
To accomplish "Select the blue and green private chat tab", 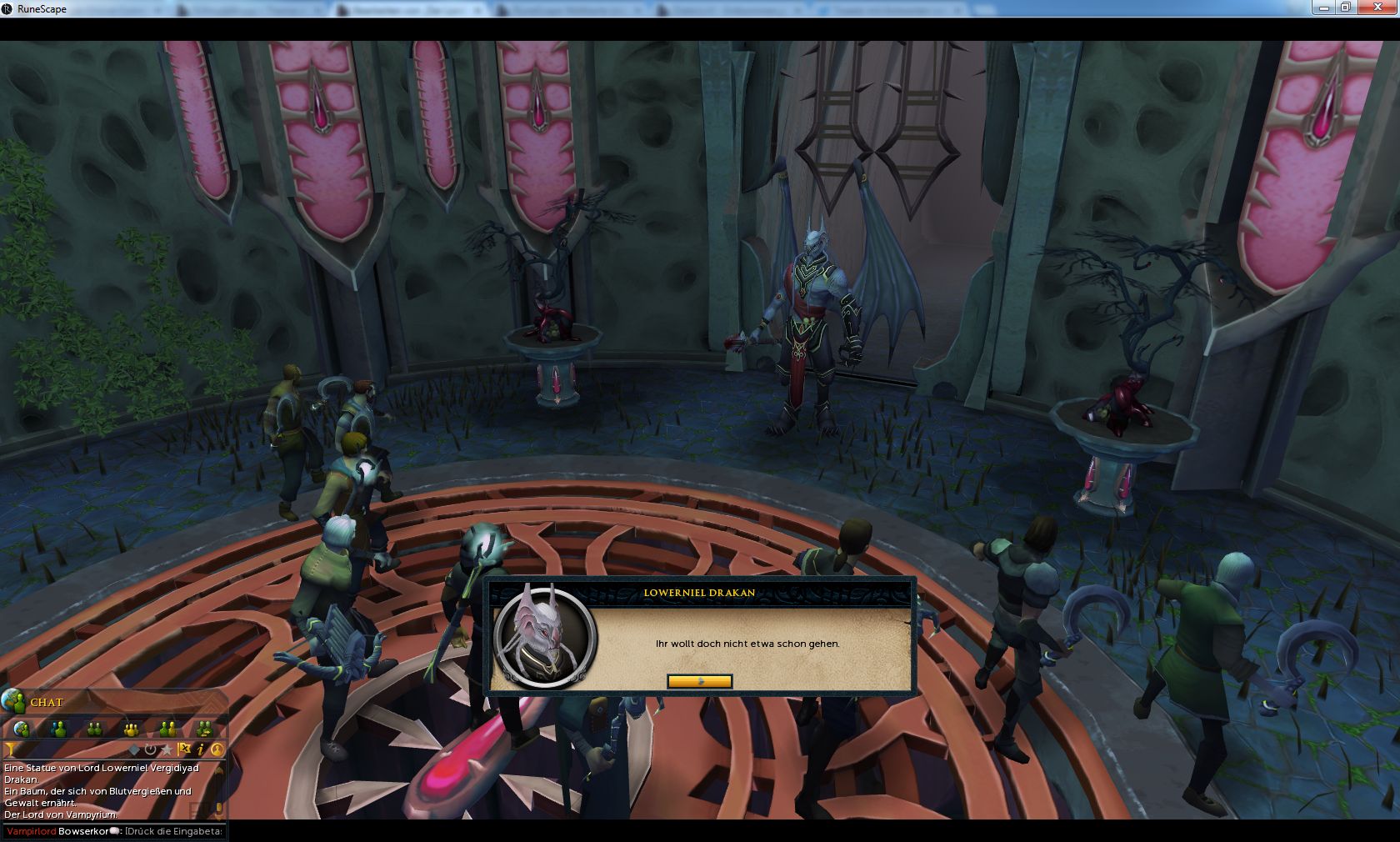I will tap(58, 729).
